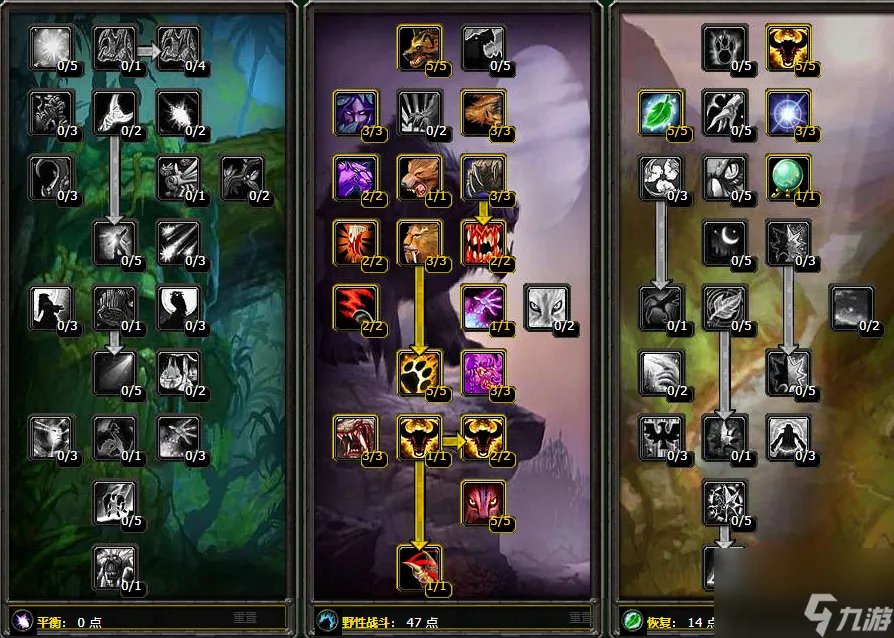Click the bottom Balance talent at 0/1

(114, 565)
